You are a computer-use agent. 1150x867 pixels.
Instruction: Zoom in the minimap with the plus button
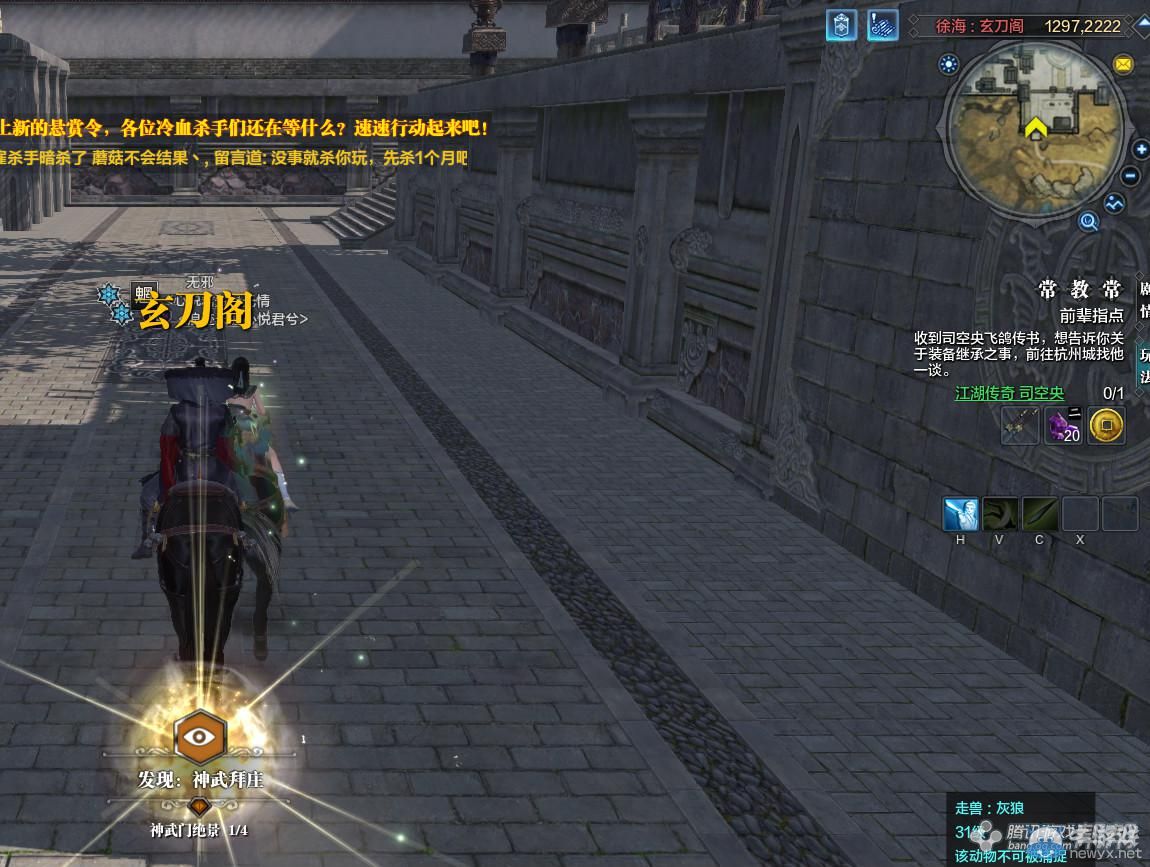point(1141,150)
